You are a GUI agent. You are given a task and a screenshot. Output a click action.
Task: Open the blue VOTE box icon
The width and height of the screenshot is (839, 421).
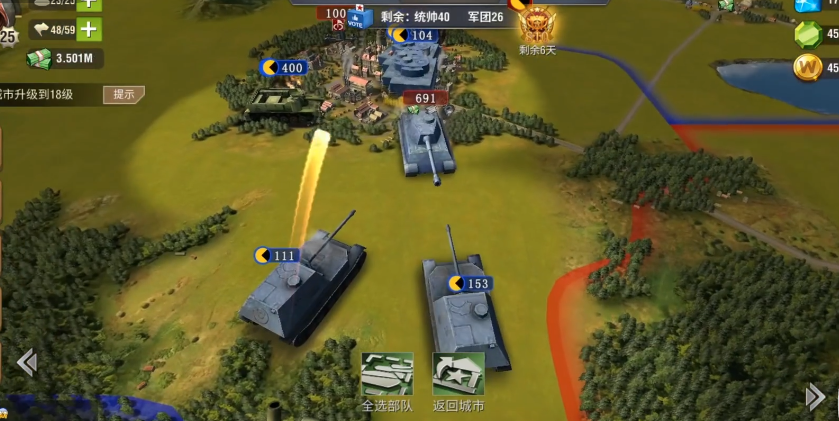point(361,19)
